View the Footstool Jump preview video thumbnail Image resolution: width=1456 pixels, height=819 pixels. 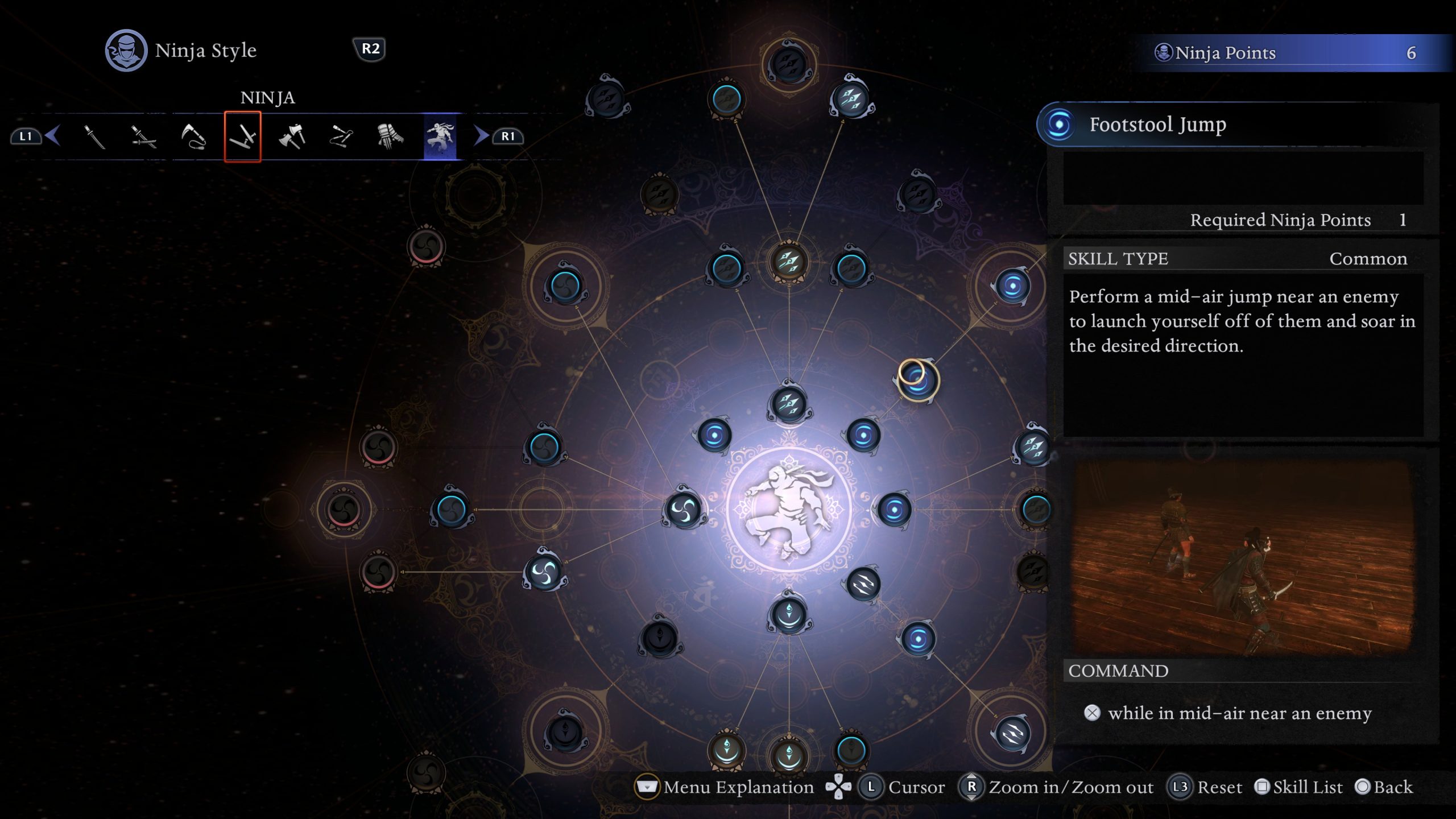pyautogui.click(x=1242, y=556)
